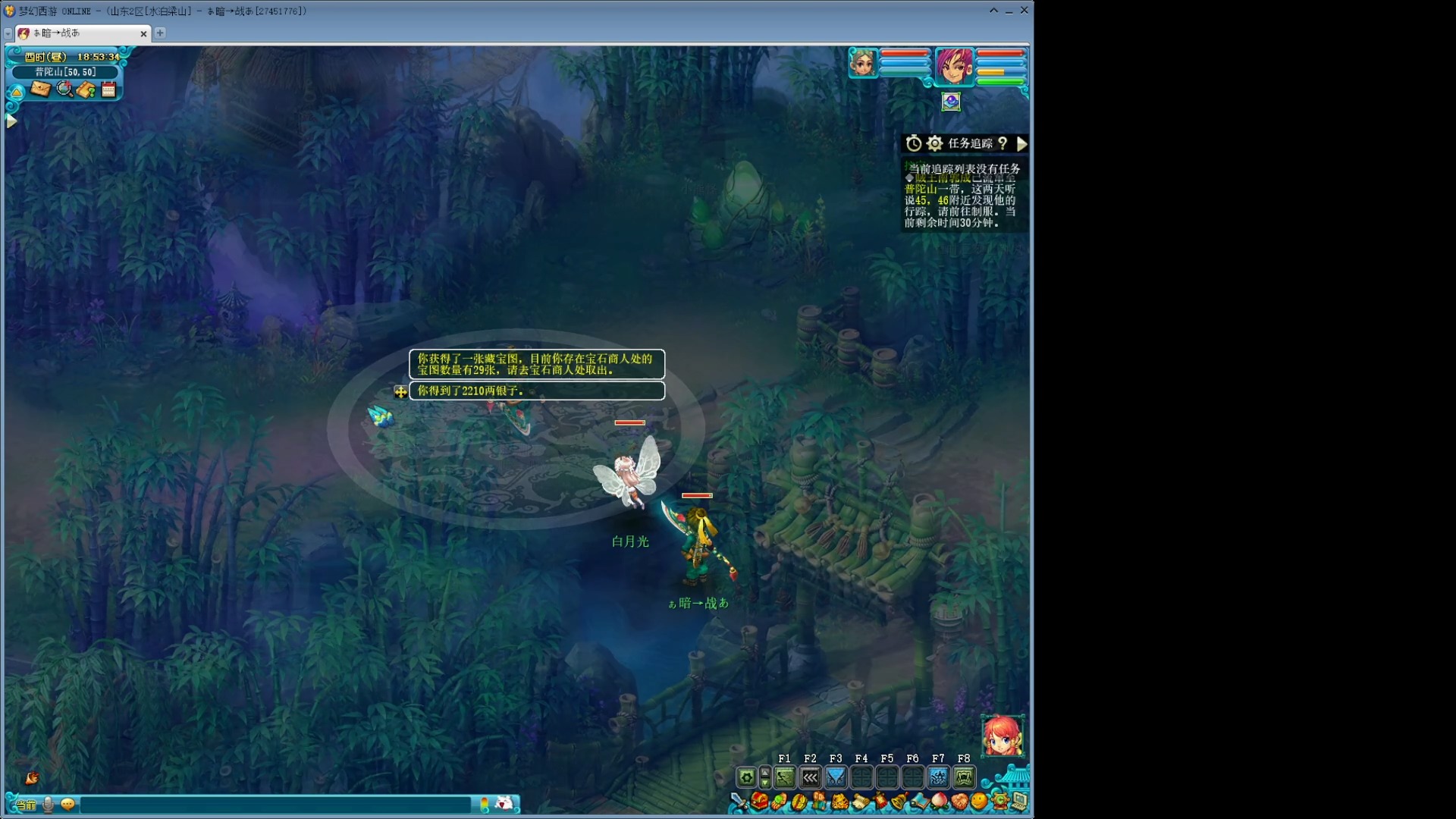Open the magnifying glass map search

64,89
